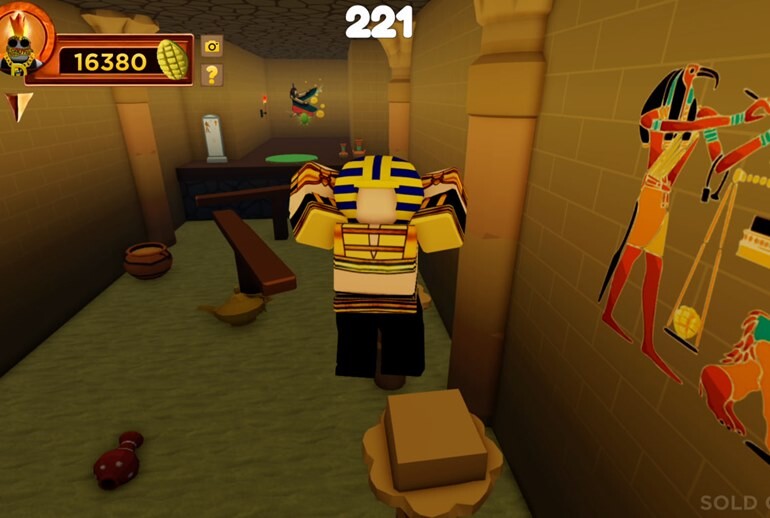770x518 pixels.
Task: Expand the triangular arrow under the avatar
Action: (x=19, y=104)
